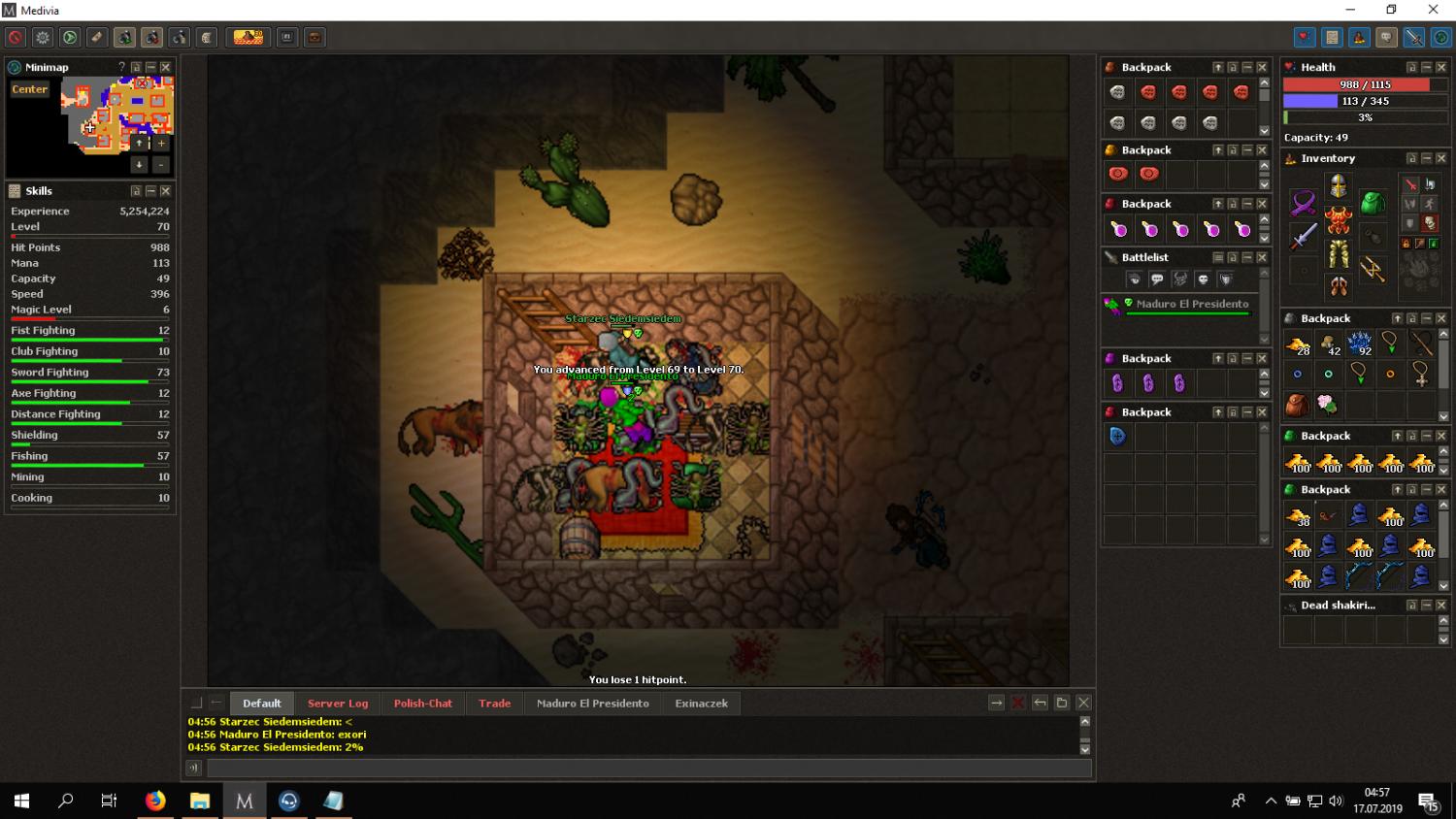Click the Center button on the minimap

(x=30, y=89)
